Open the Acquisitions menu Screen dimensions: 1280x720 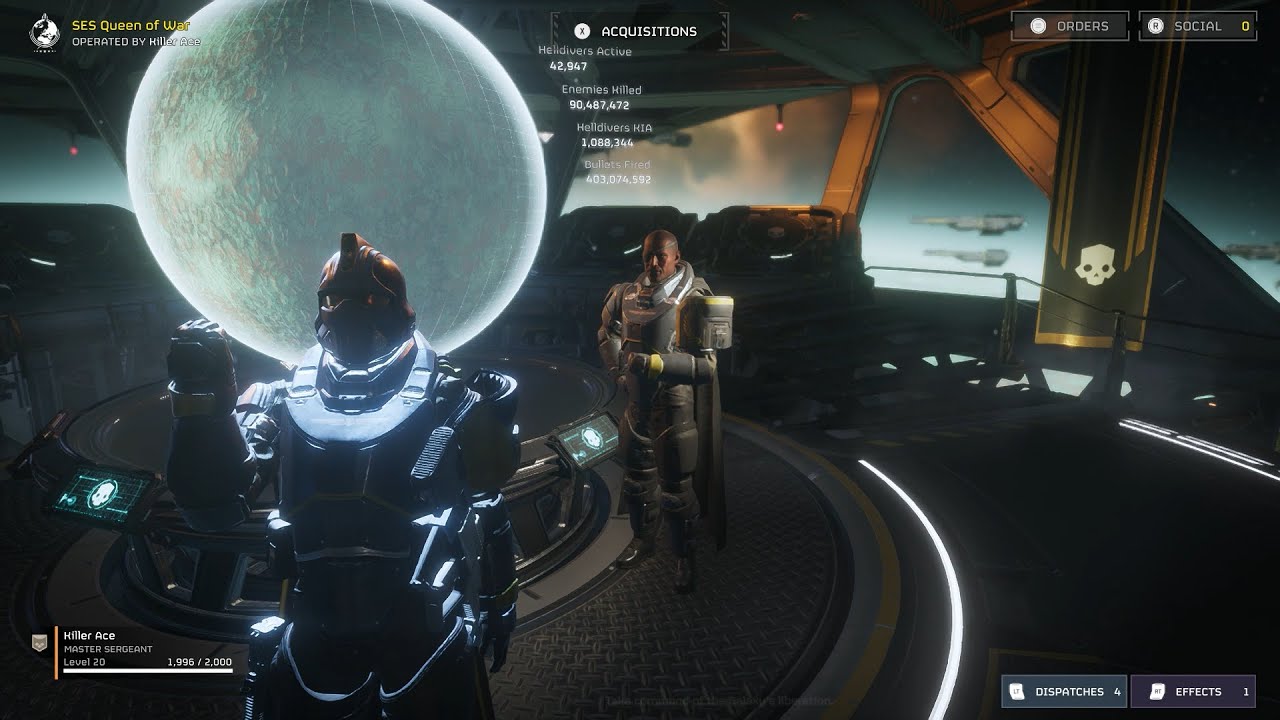638,31
